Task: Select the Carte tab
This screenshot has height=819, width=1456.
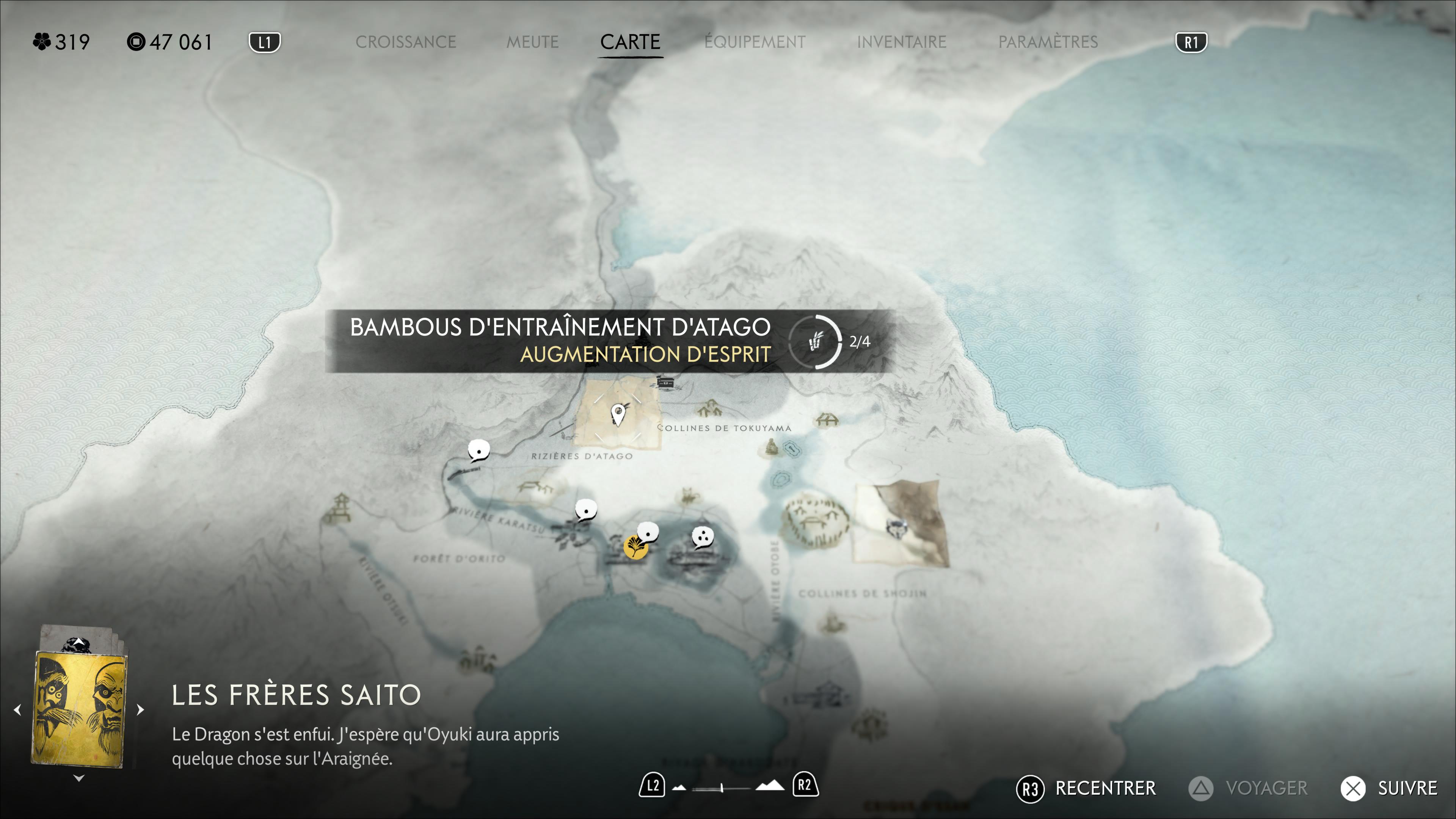Action: (x=630, y=42)
